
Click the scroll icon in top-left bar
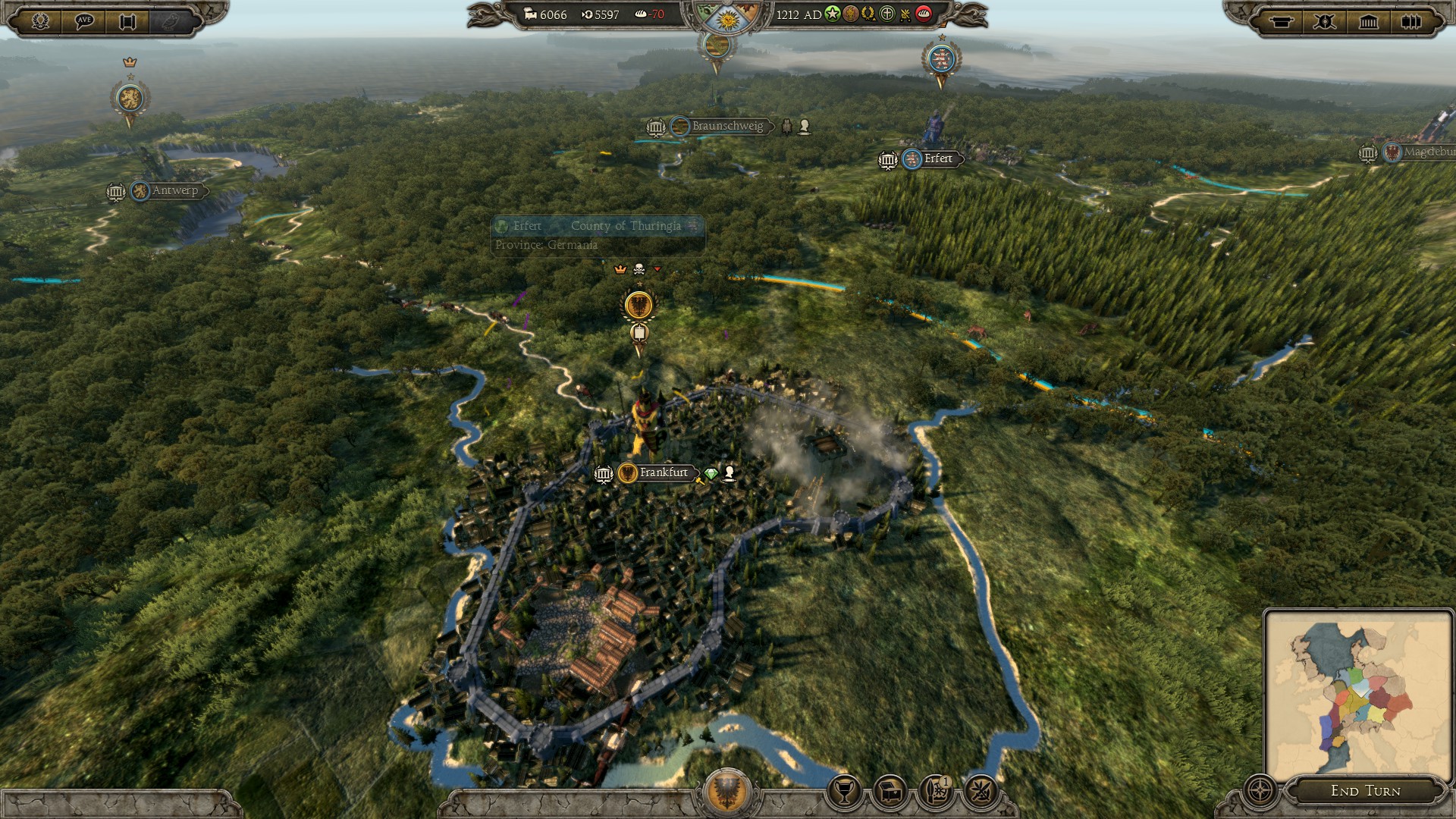click(127, 21)
